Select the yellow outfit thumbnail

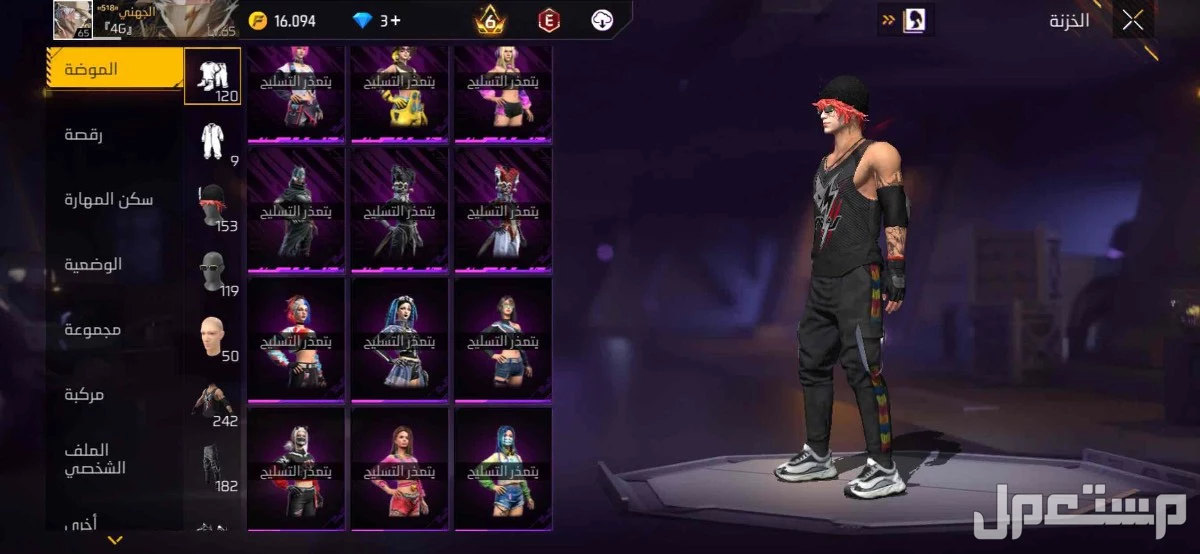400,93
